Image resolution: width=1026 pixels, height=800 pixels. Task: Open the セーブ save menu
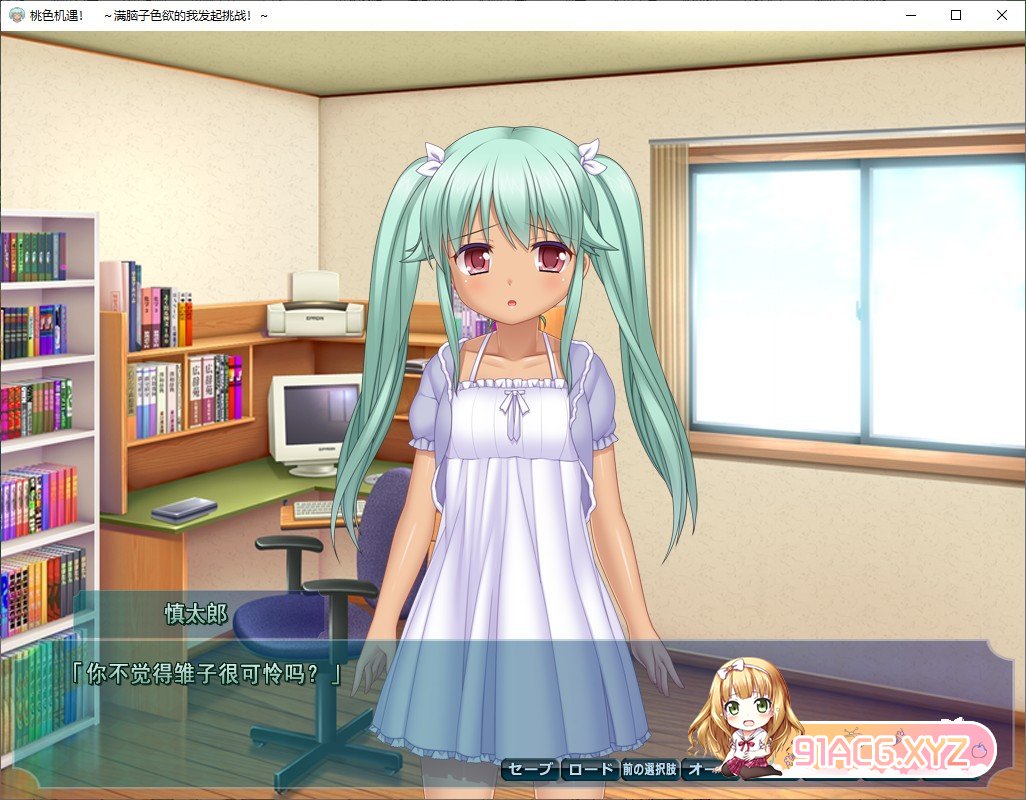529,769
